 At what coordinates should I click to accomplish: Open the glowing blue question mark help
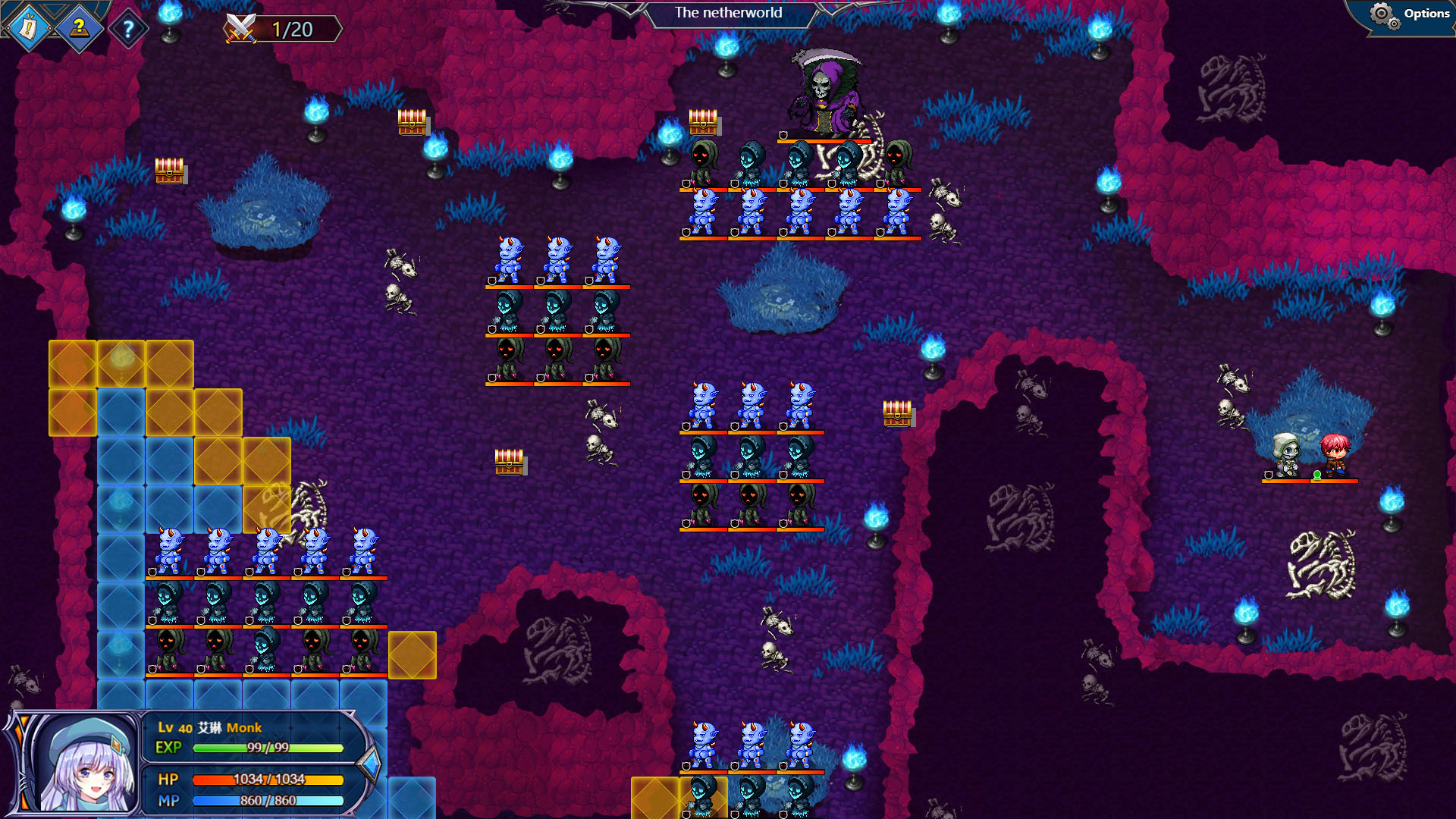click(x=128, y=30)
